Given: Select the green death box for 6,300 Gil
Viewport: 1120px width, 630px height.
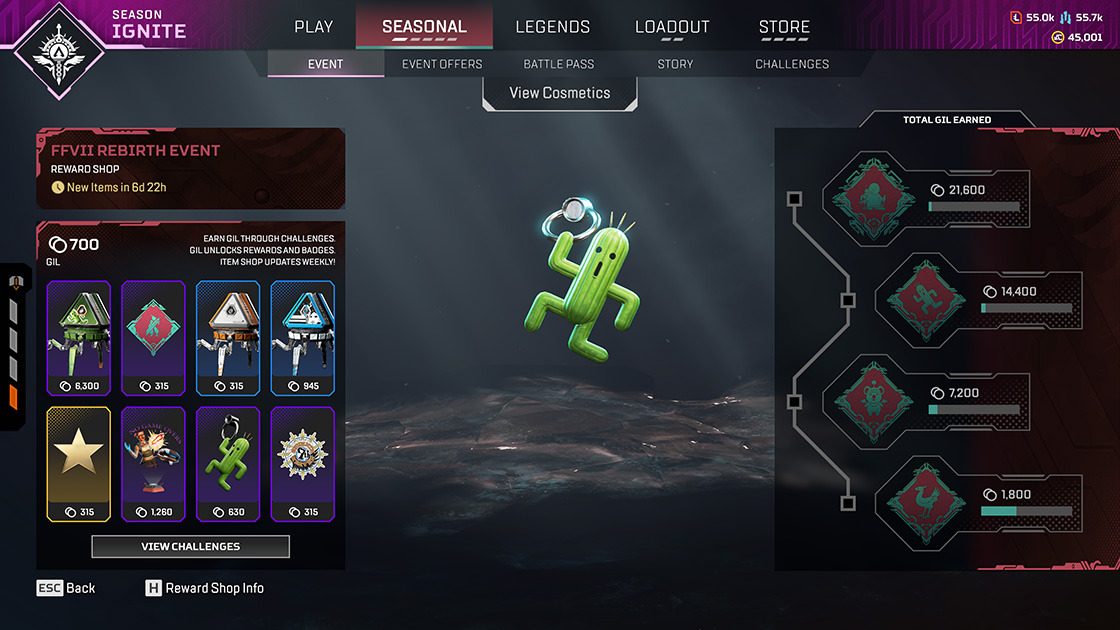Looking at the screenshot, I should (78, 338).
